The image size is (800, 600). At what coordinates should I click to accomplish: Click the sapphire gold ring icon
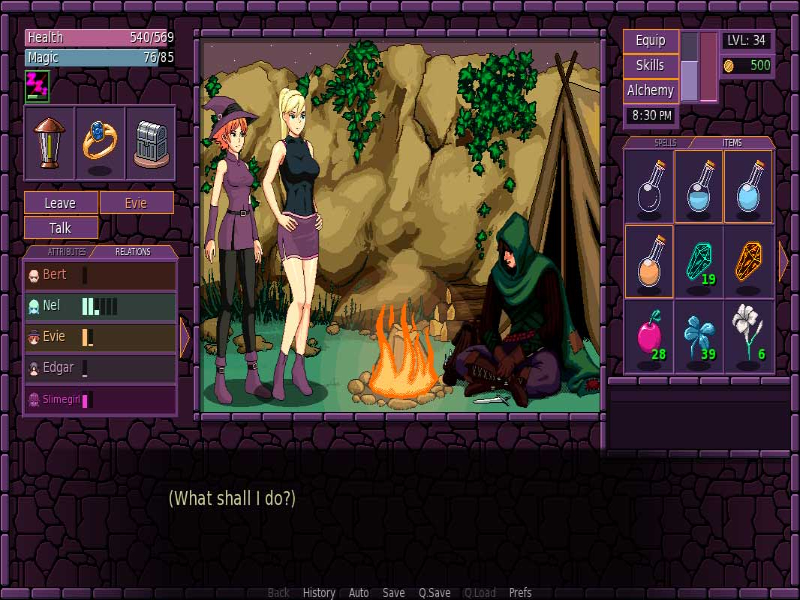pyautogui.click(x=100, y=143)
